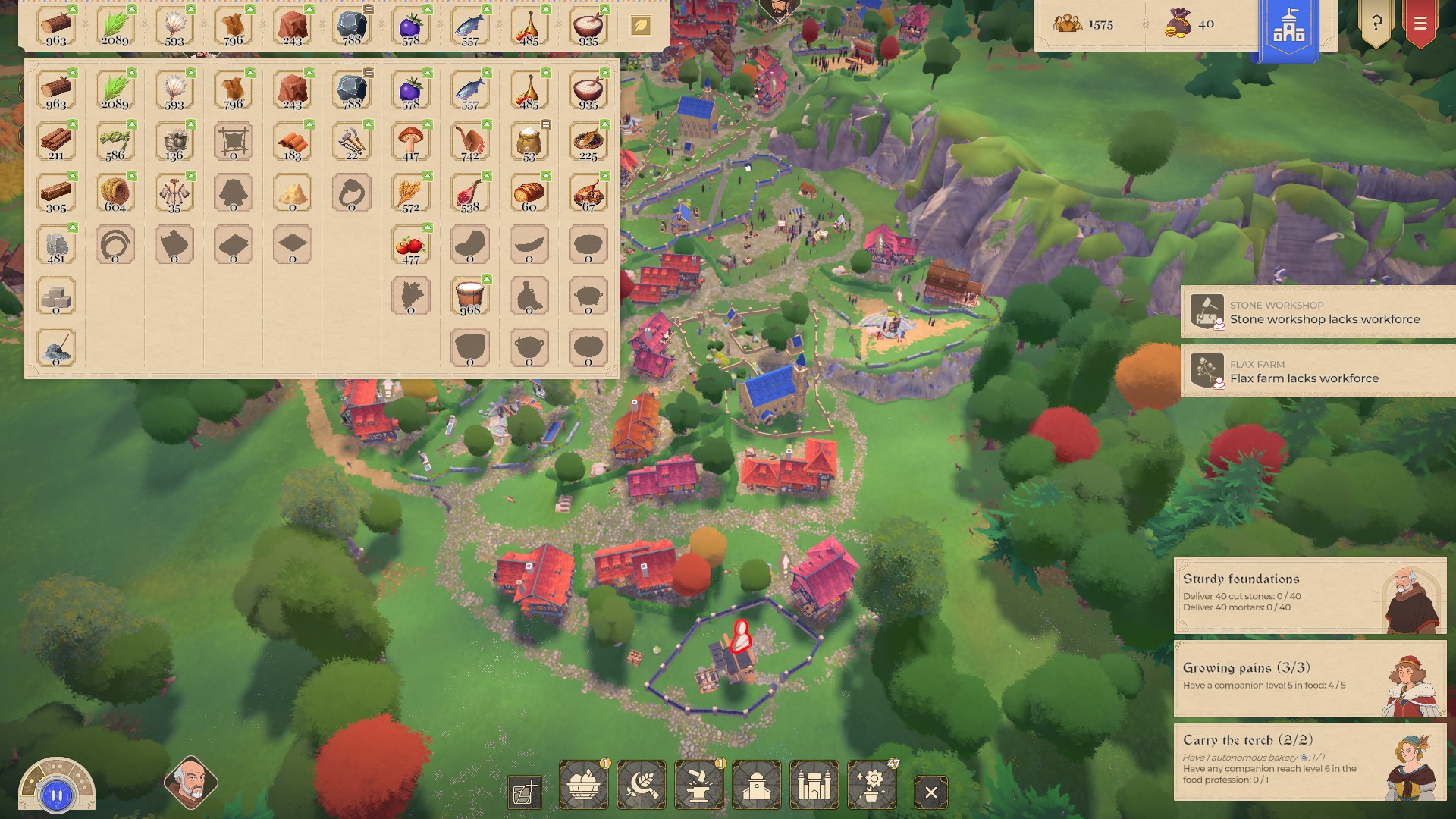Image resolution: width=1456 pixels, height=819 pixels.
Task: Select the bald elder companion portrait
Action: click(x=190, y=783)
